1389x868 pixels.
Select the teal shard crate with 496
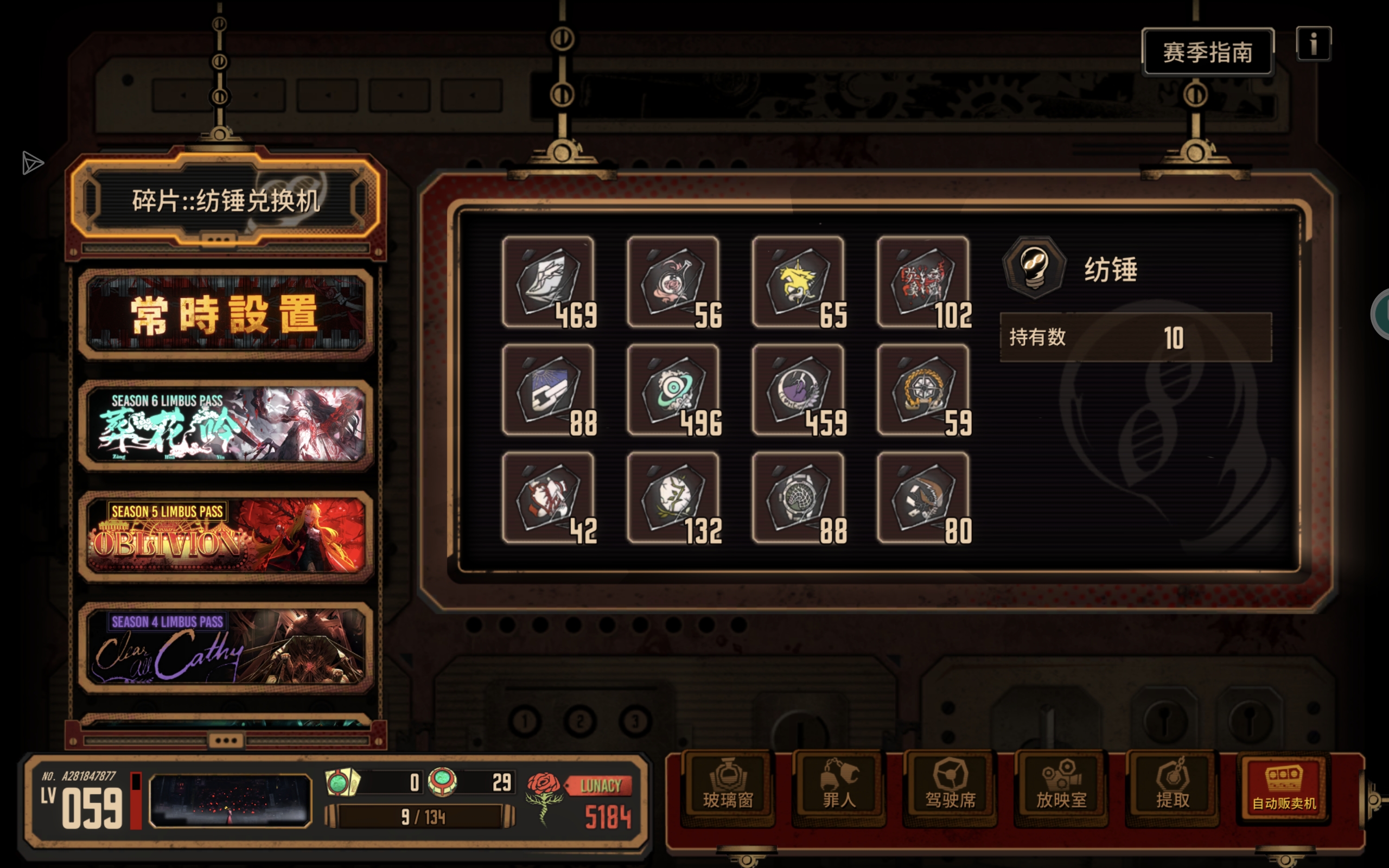click(673, 390)
